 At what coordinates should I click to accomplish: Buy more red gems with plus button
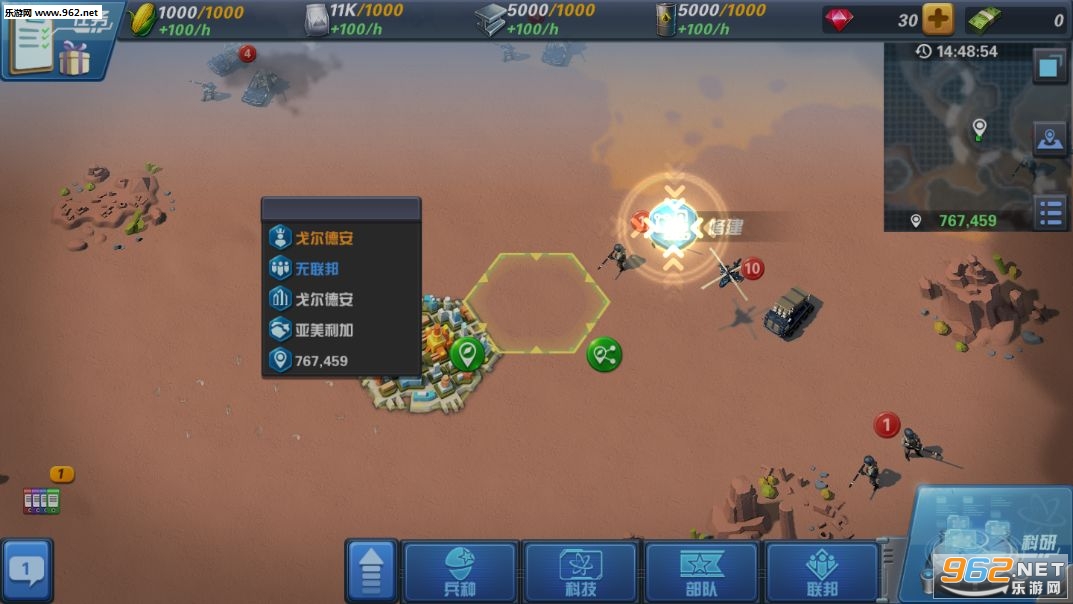[937, 20]
